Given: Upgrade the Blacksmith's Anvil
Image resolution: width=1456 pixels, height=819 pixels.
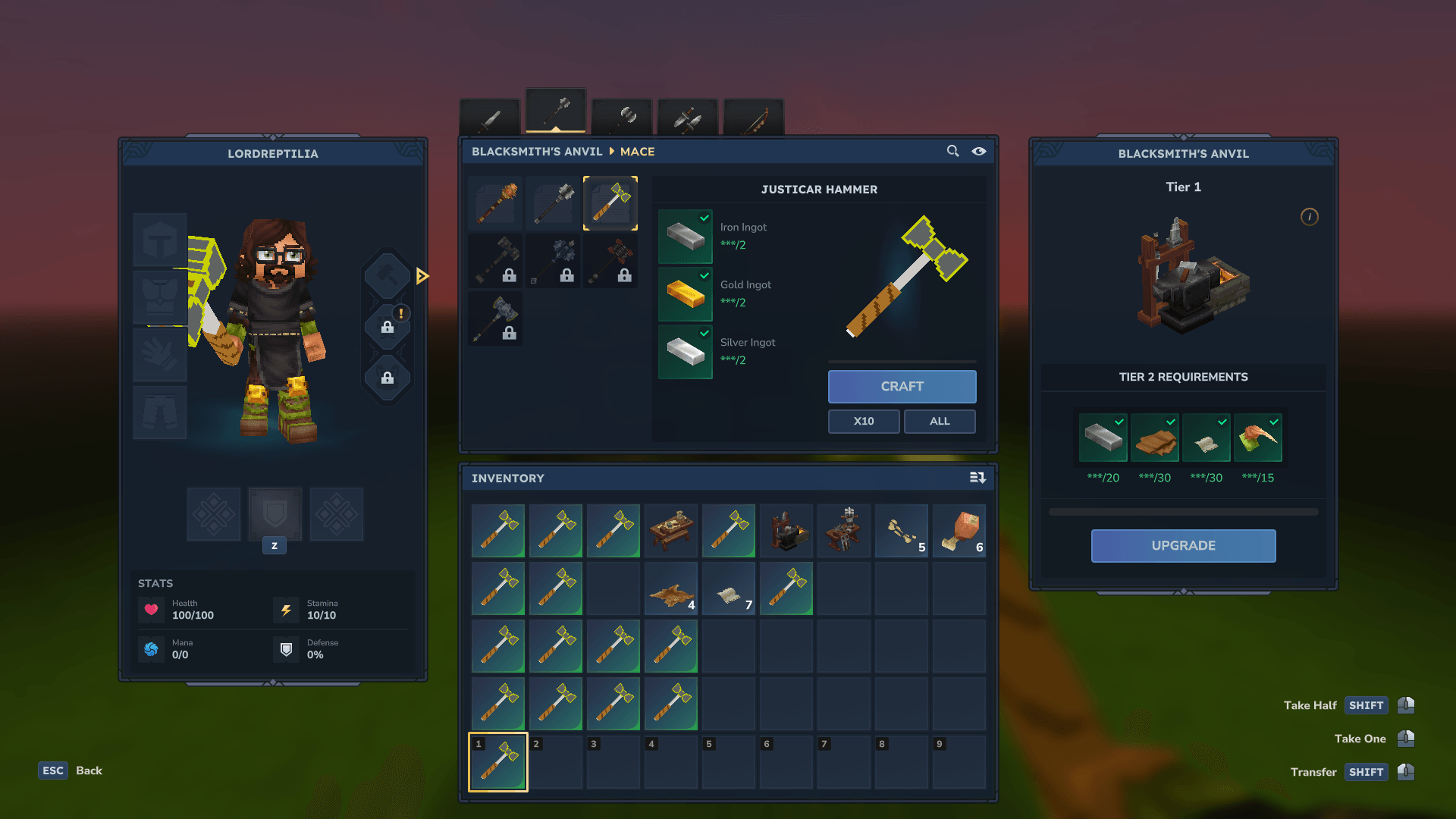Looking at the screenshot, I should coord(1183,545).
